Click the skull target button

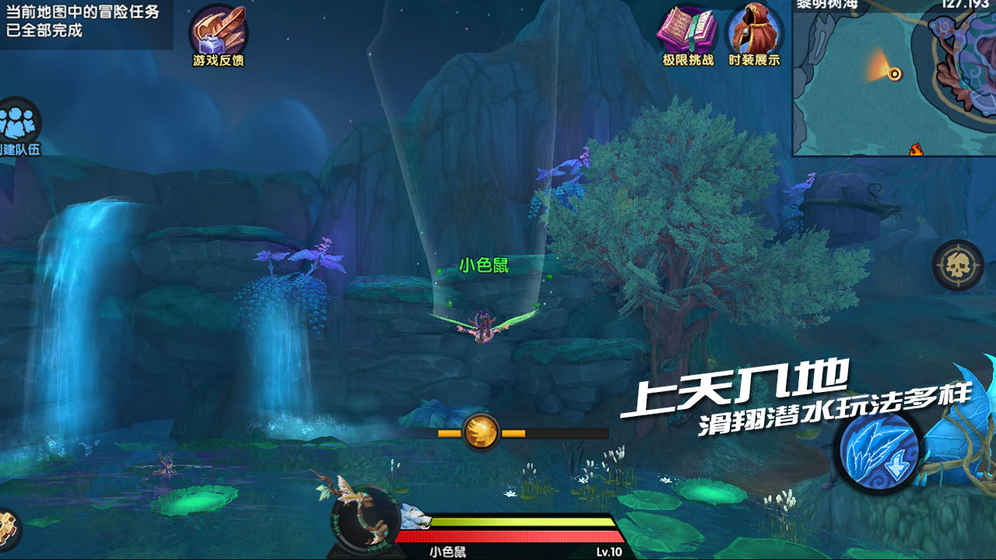coord(957,265)
